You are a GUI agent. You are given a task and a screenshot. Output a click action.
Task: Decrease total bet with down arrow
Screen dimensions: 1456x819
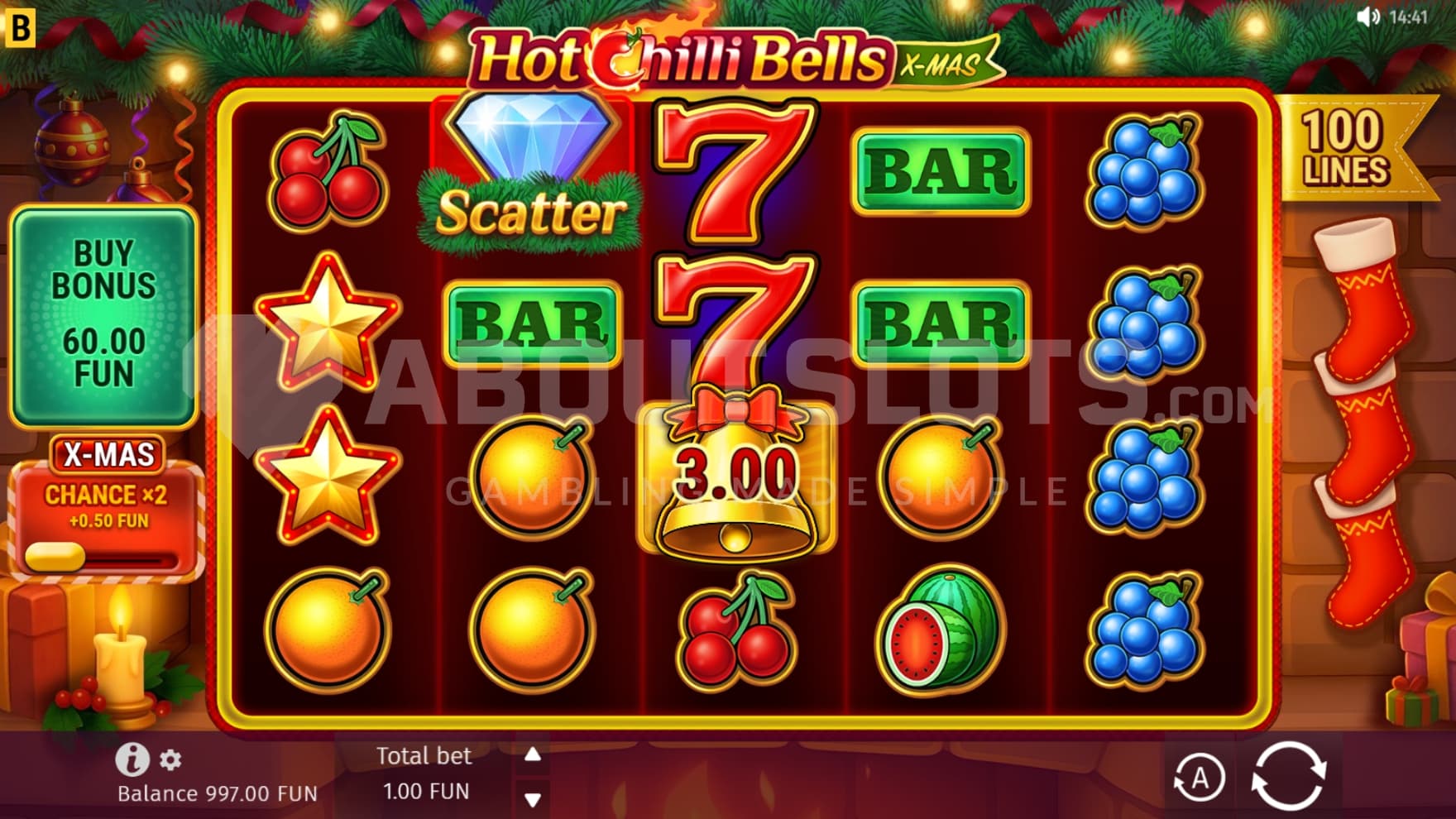[533, 799]
